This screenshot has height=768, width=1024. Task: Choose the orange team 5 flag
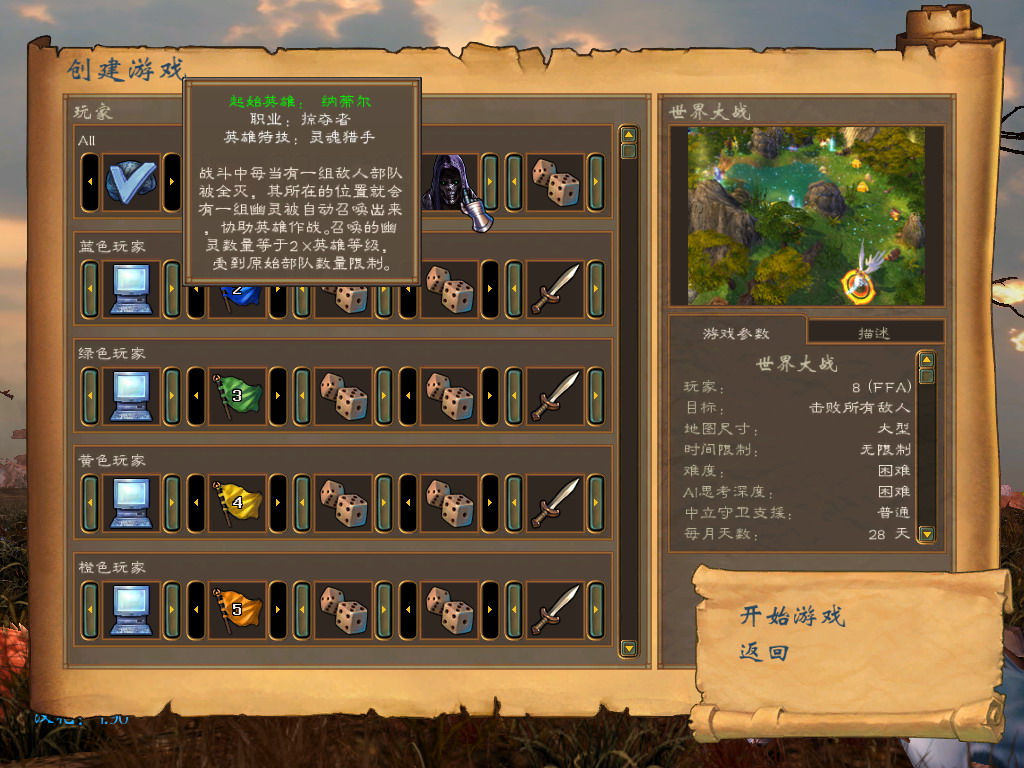237,610
